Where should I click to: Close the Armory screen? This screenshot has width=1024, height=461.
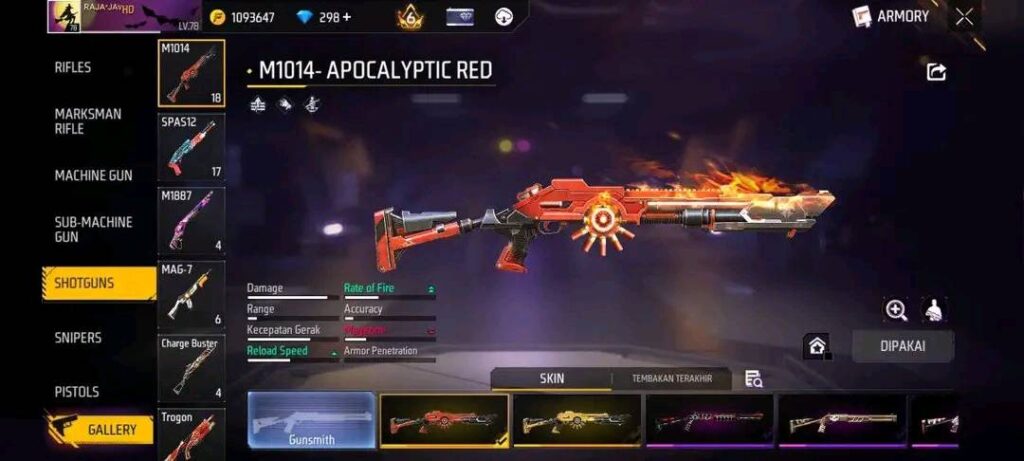(964, 16)
